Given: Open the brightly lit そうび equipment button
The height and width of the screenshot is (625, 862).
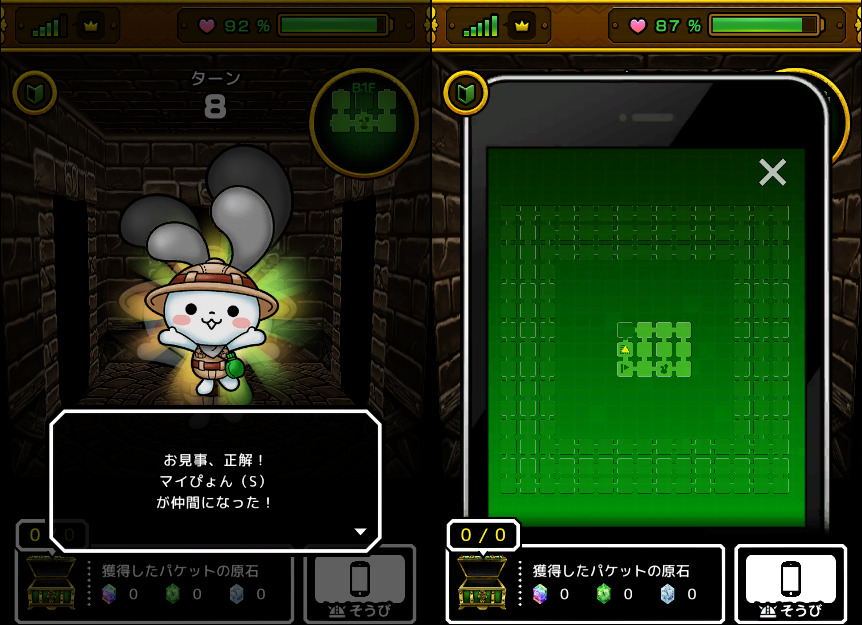Looking at the screenshot, I should pos(790,585).
